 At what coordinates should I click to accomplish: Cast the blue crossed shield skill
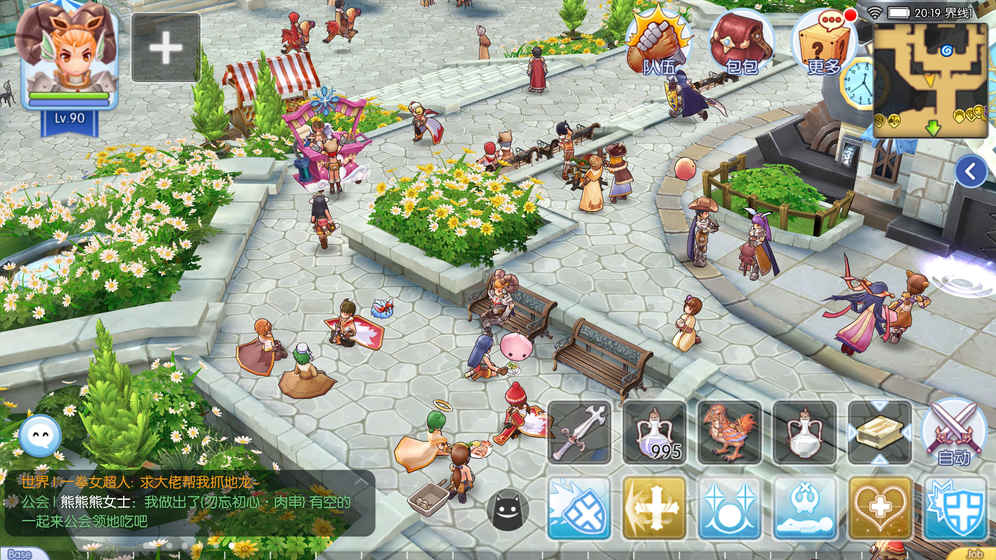579,508
